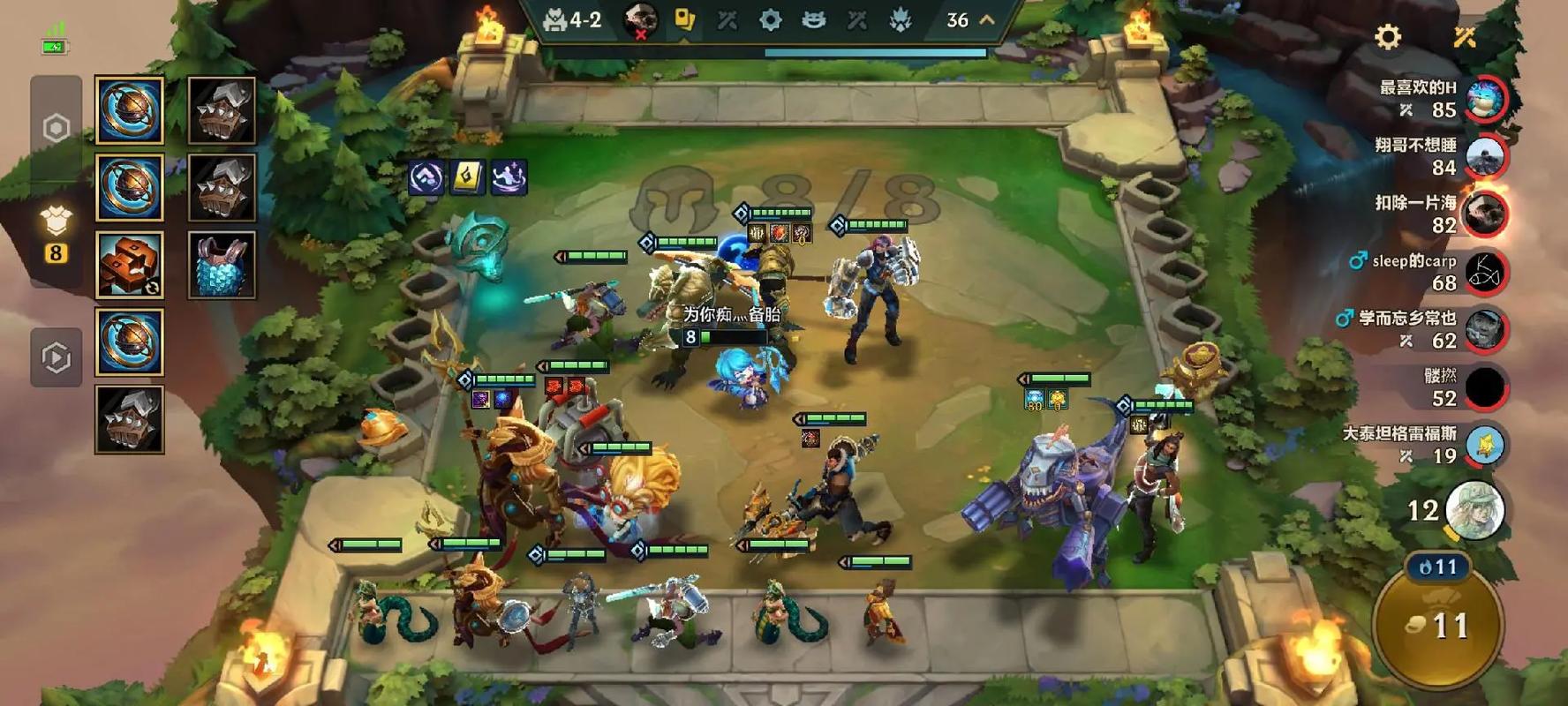
Task: Tap the hexagon play button
Action: 57,357
